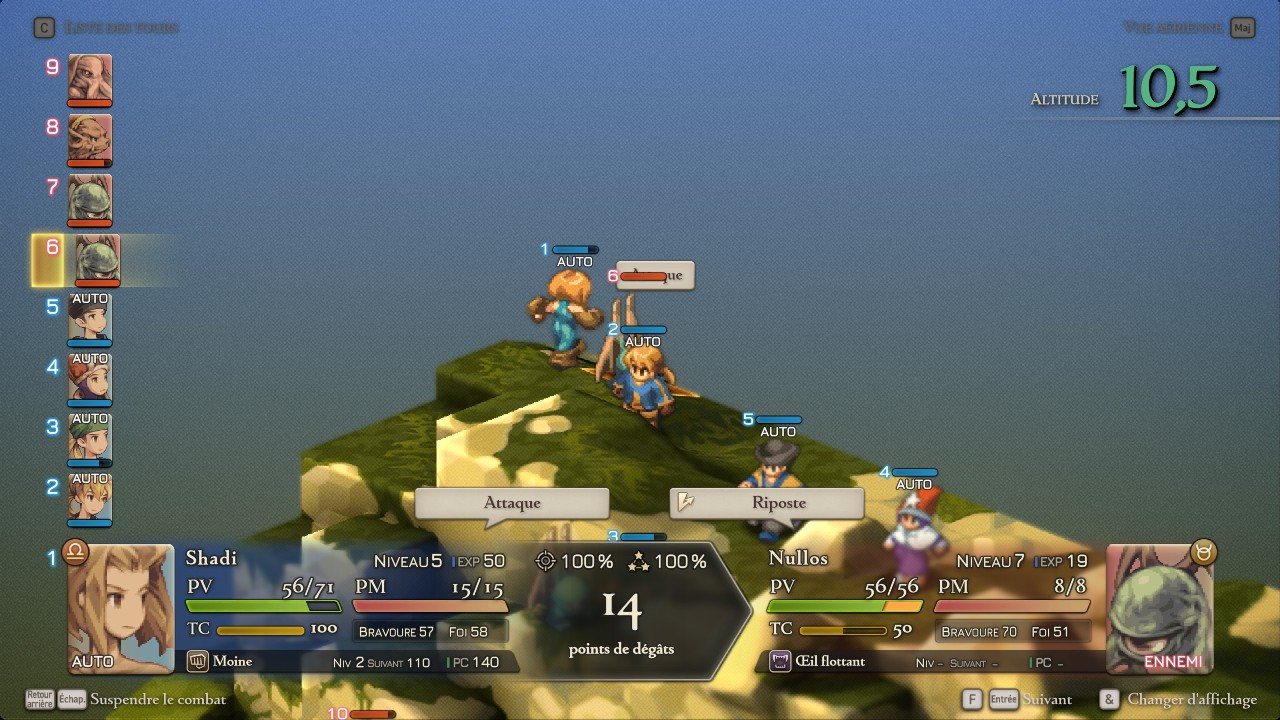The image size is (1280, 720).
Task: Pick turn order portrait number 5
Action: (90, 319)
